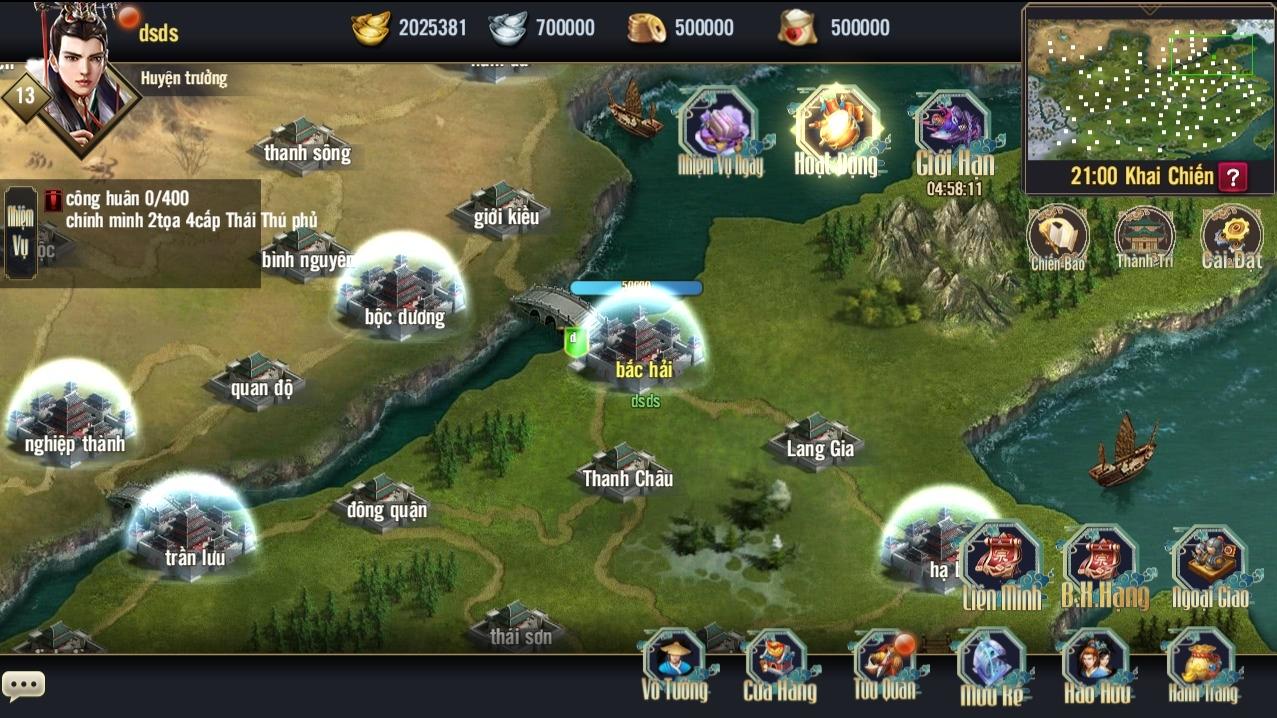This screenshot has height=718, width=1277.
Task: Open the Hành Trang inventory bag
Action: pos(1201,665)
